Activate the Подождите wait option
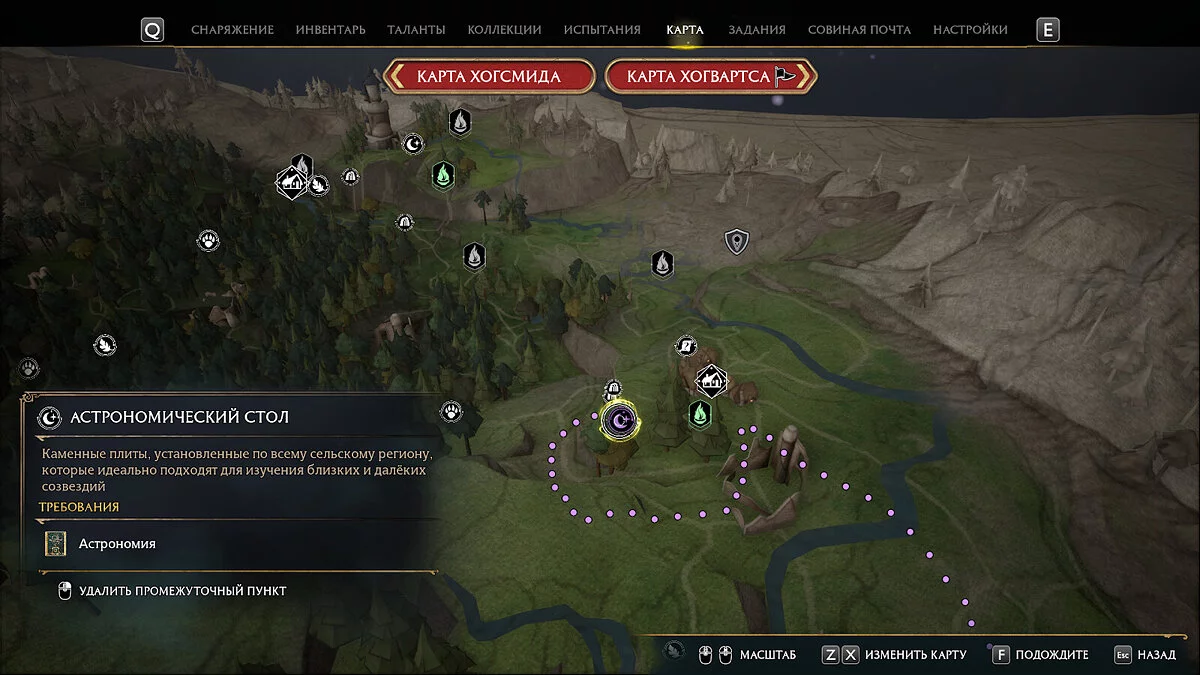Image resolution: width=1200 pixels, height=675 pixels. 1041,655
